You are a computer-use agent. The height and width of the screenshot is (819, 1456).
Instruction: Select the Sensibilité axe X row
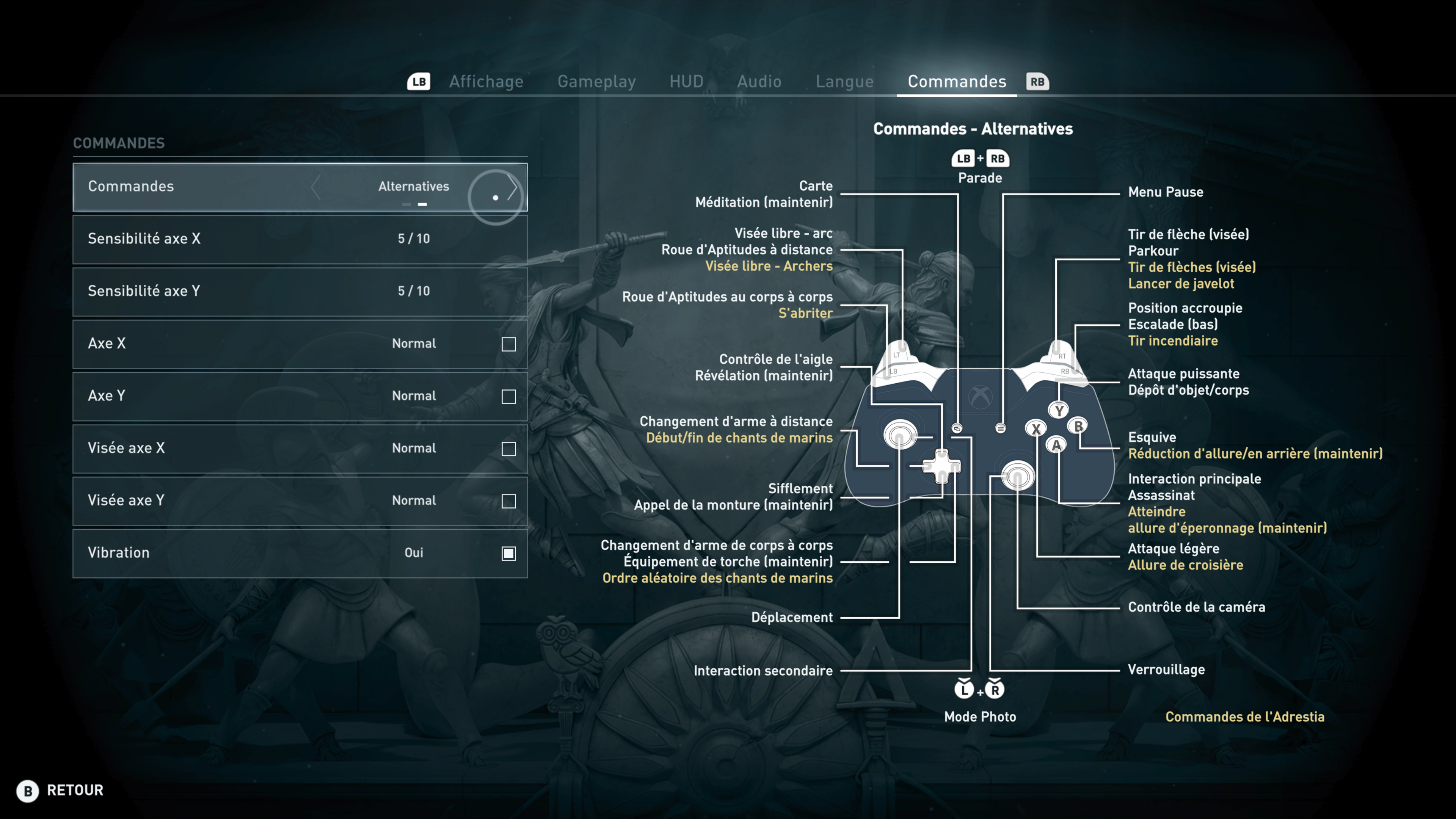coord(300,239)
